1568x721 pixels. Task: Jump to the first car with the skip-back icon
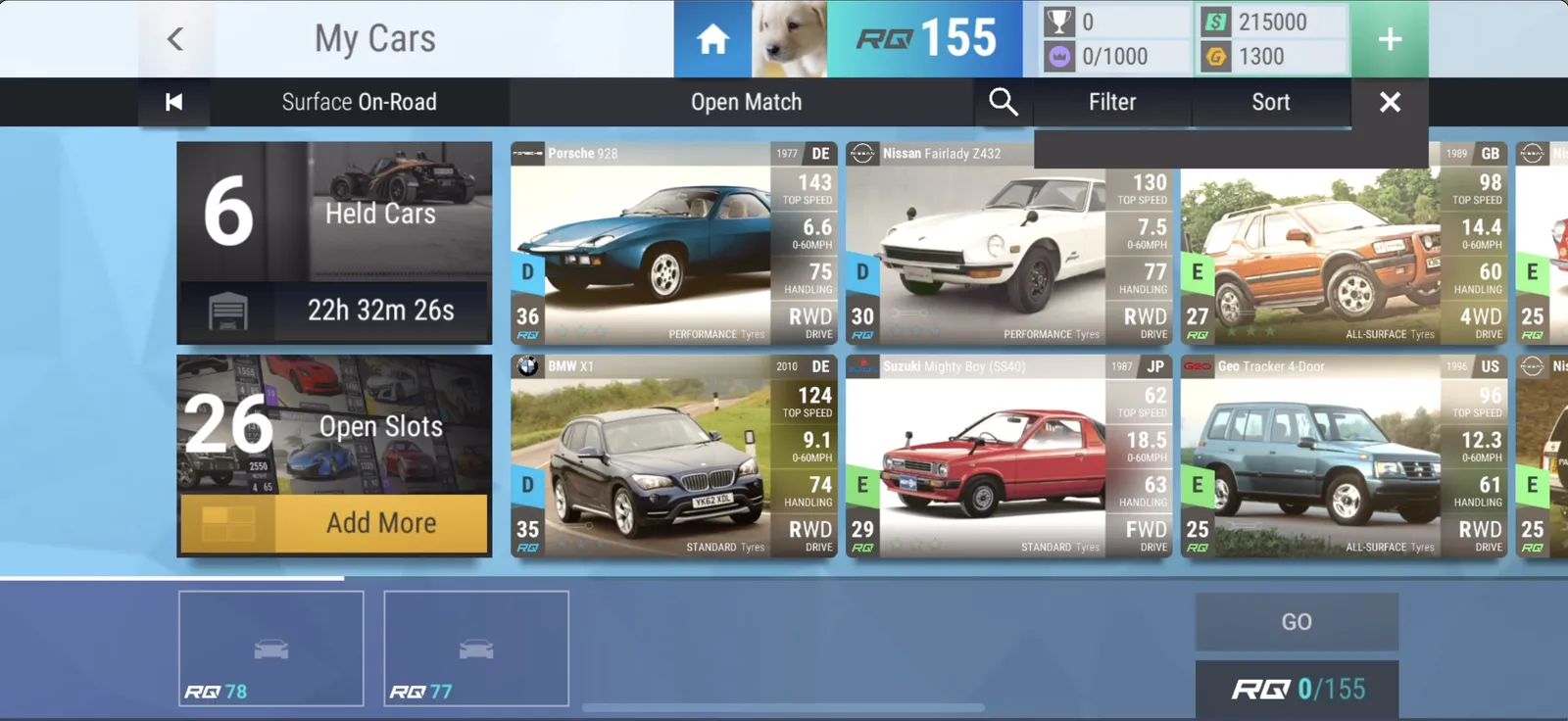coord(174,102)
